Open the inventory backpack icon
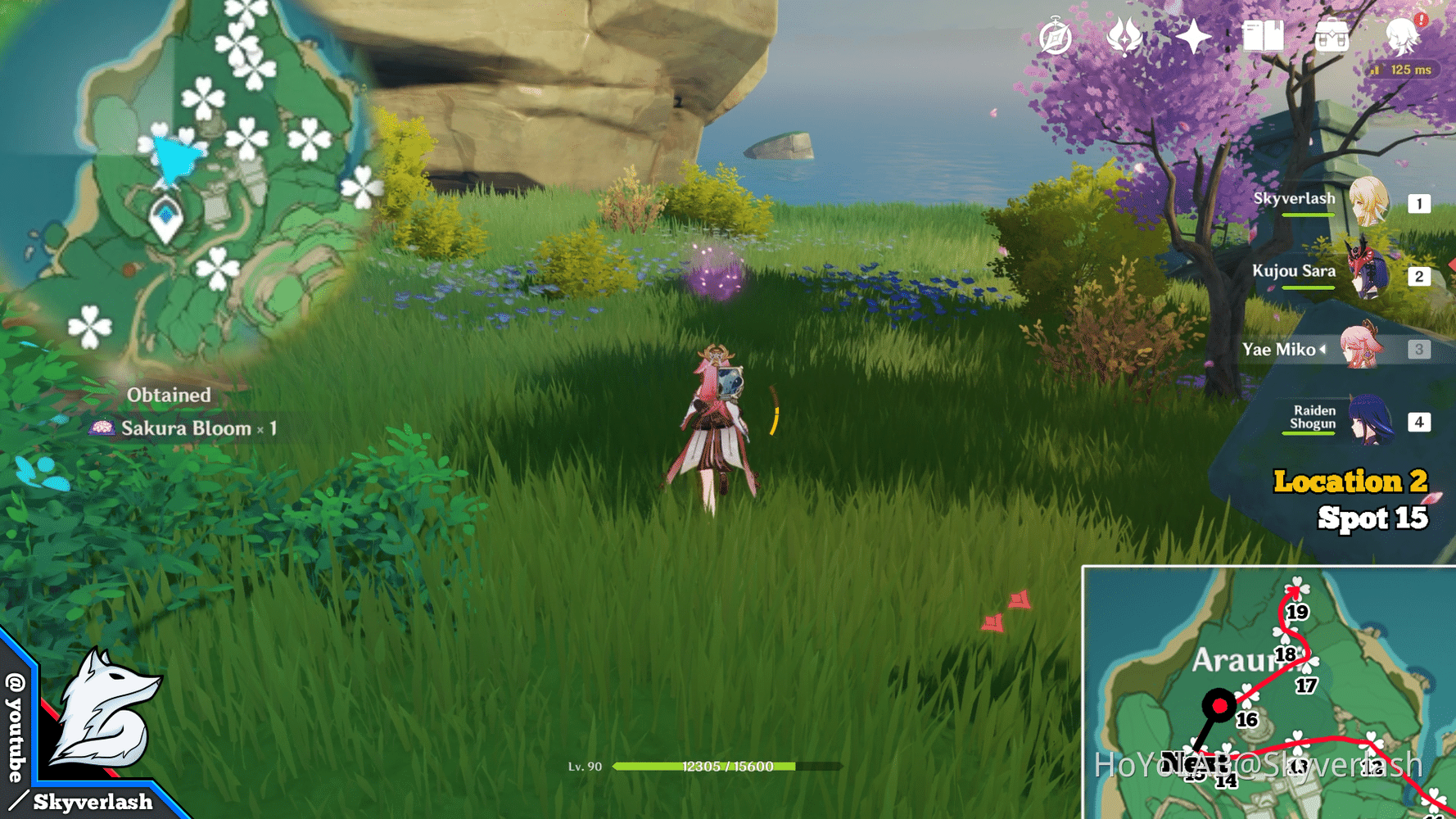1456x819 pixels. point(1332,36)
